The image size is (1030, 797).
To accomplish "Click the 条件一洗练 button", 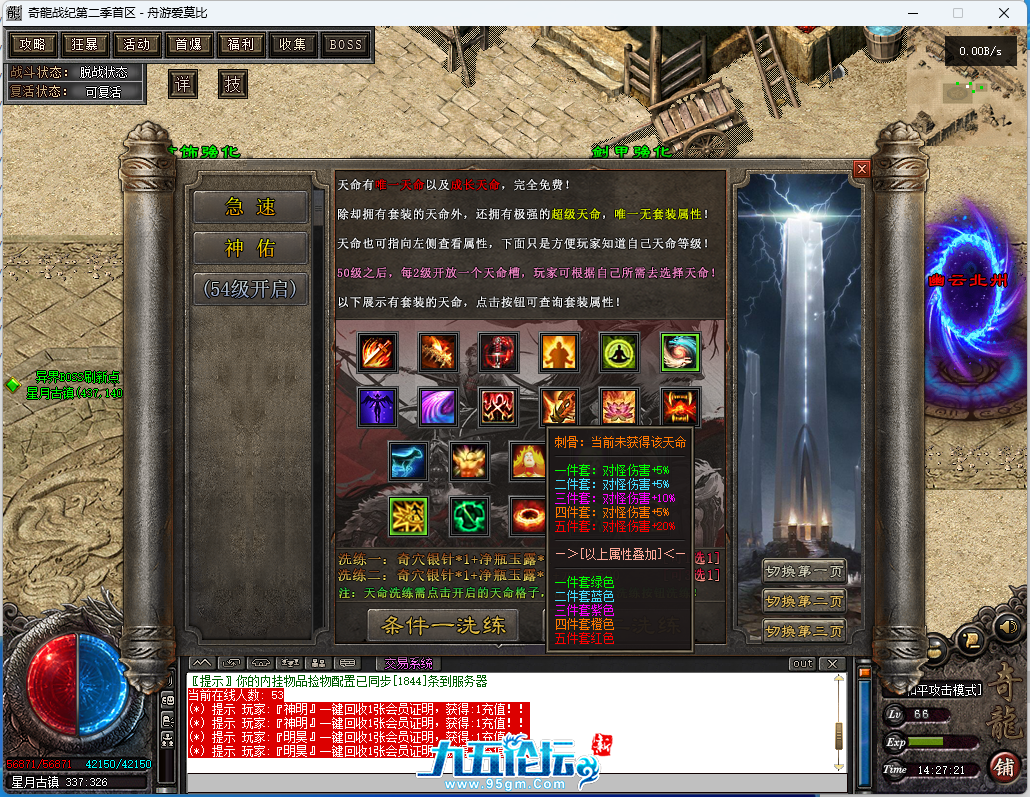I will coord(442,626).
